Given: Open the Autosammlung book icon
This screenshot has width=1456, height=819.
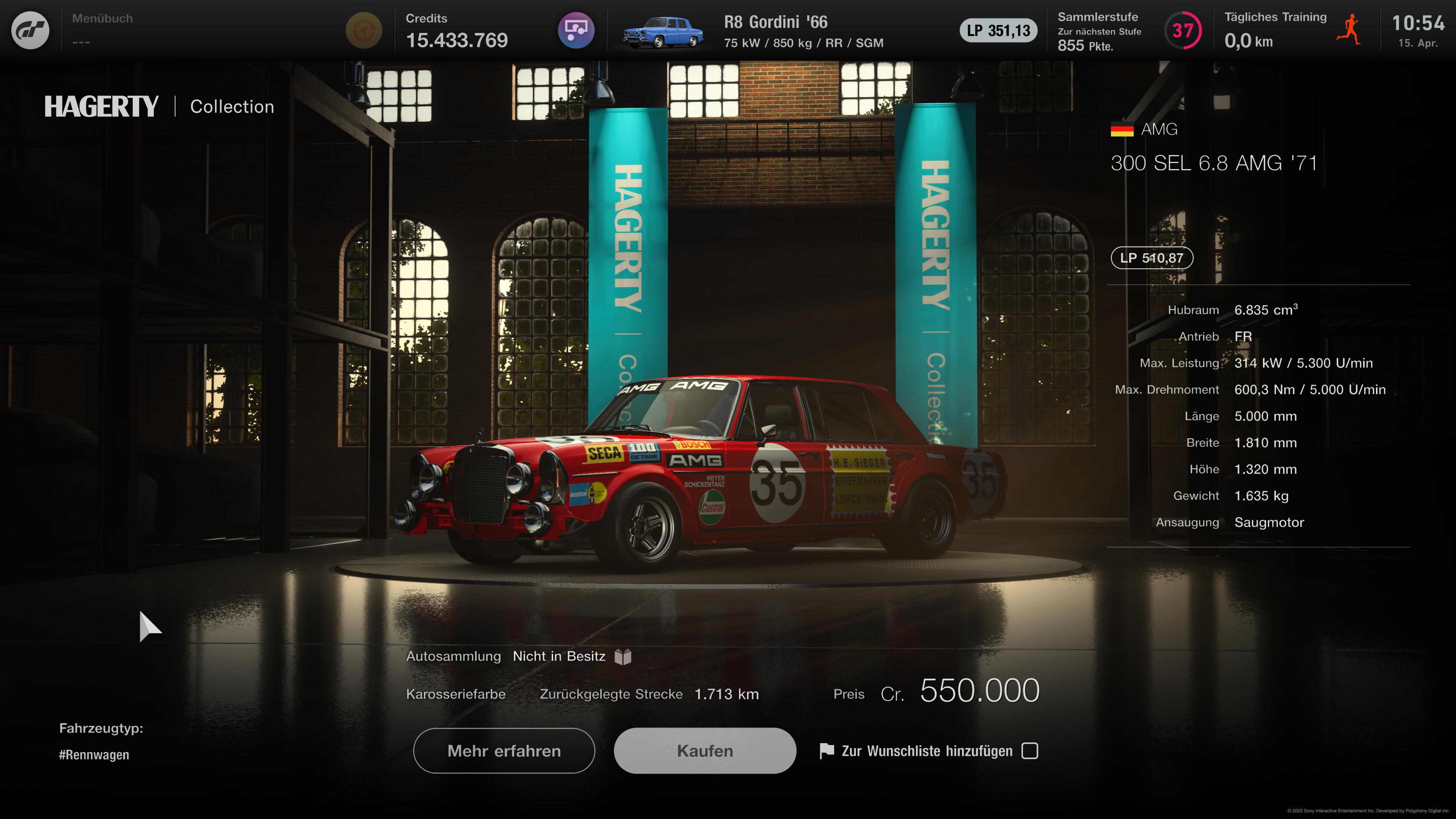Looking at the screenshot, I should 623,656.
